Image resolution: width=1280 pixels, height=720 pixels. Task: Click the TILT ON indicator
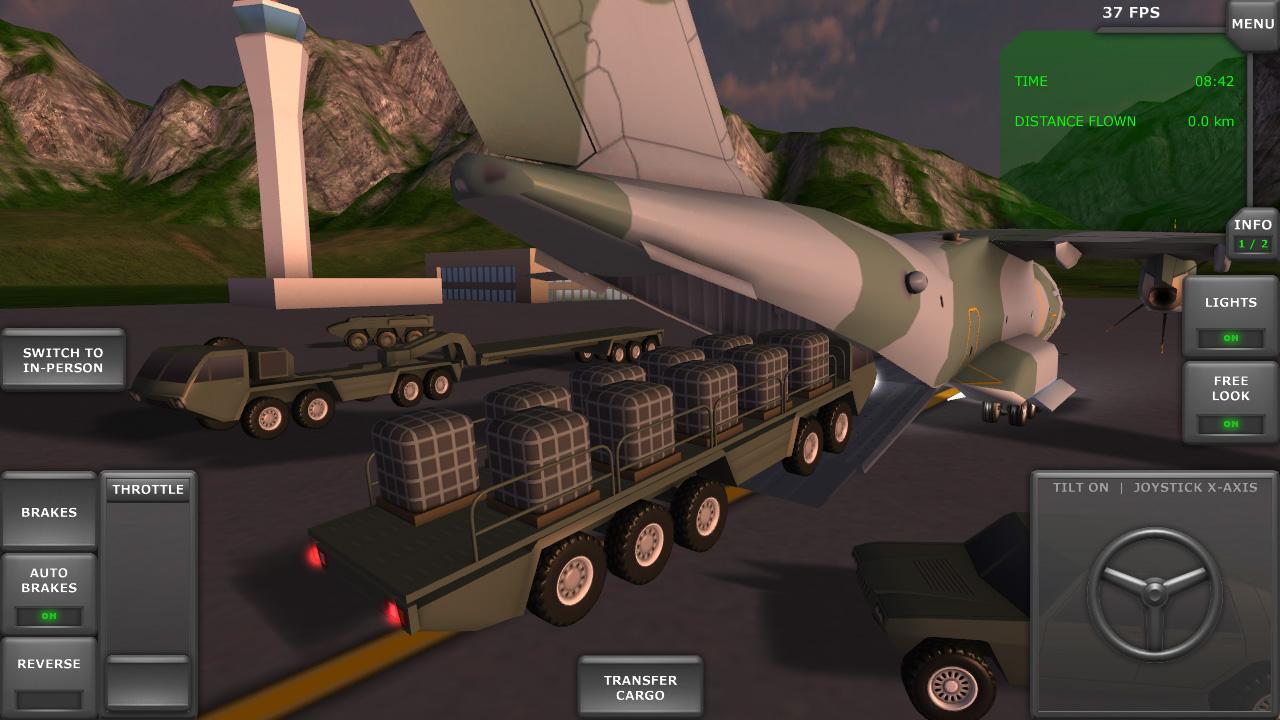click(x=1079, y=488)
